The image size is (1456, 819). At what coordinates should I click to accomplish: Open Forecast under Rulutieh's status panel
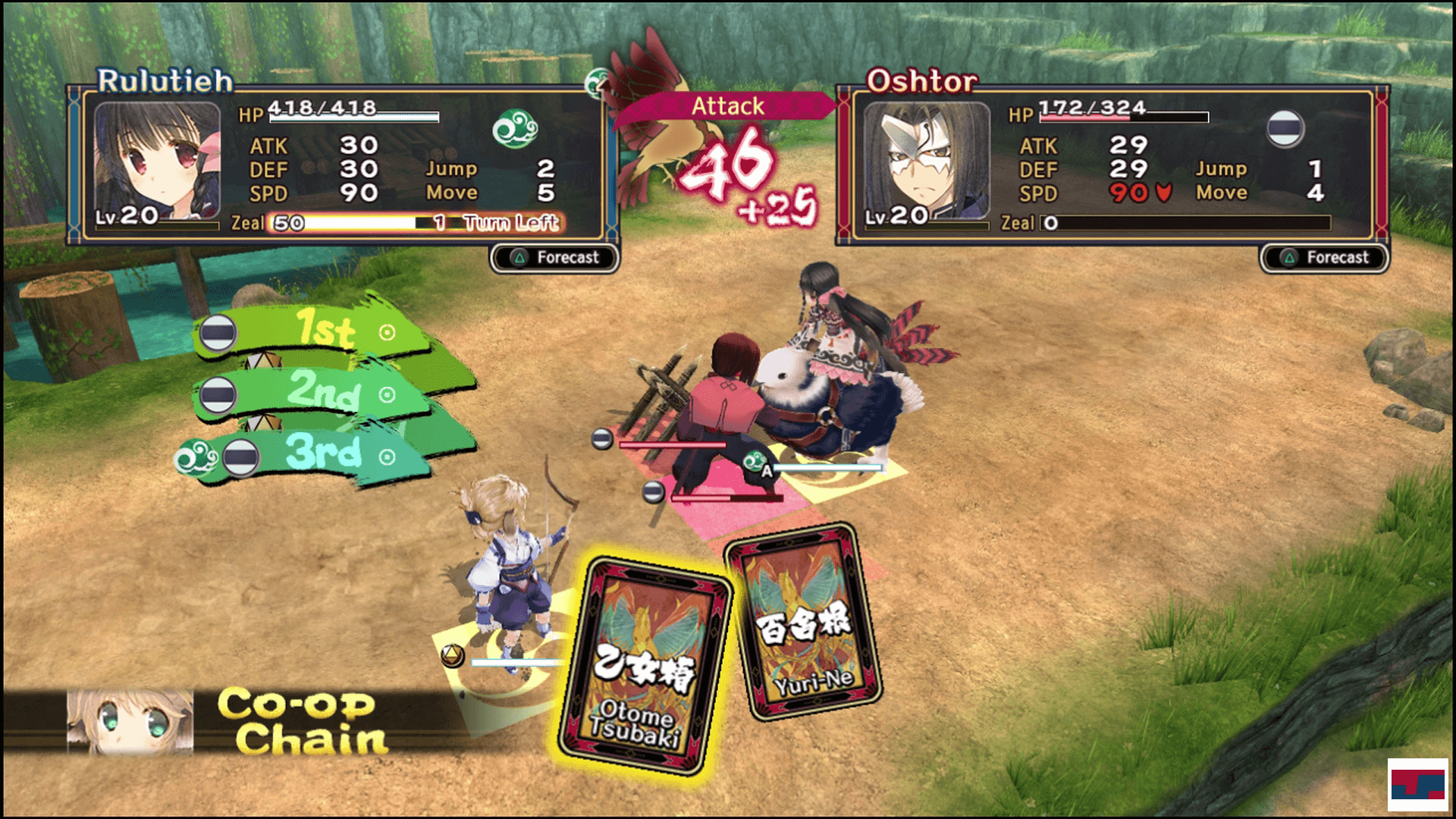pos(555,258)
